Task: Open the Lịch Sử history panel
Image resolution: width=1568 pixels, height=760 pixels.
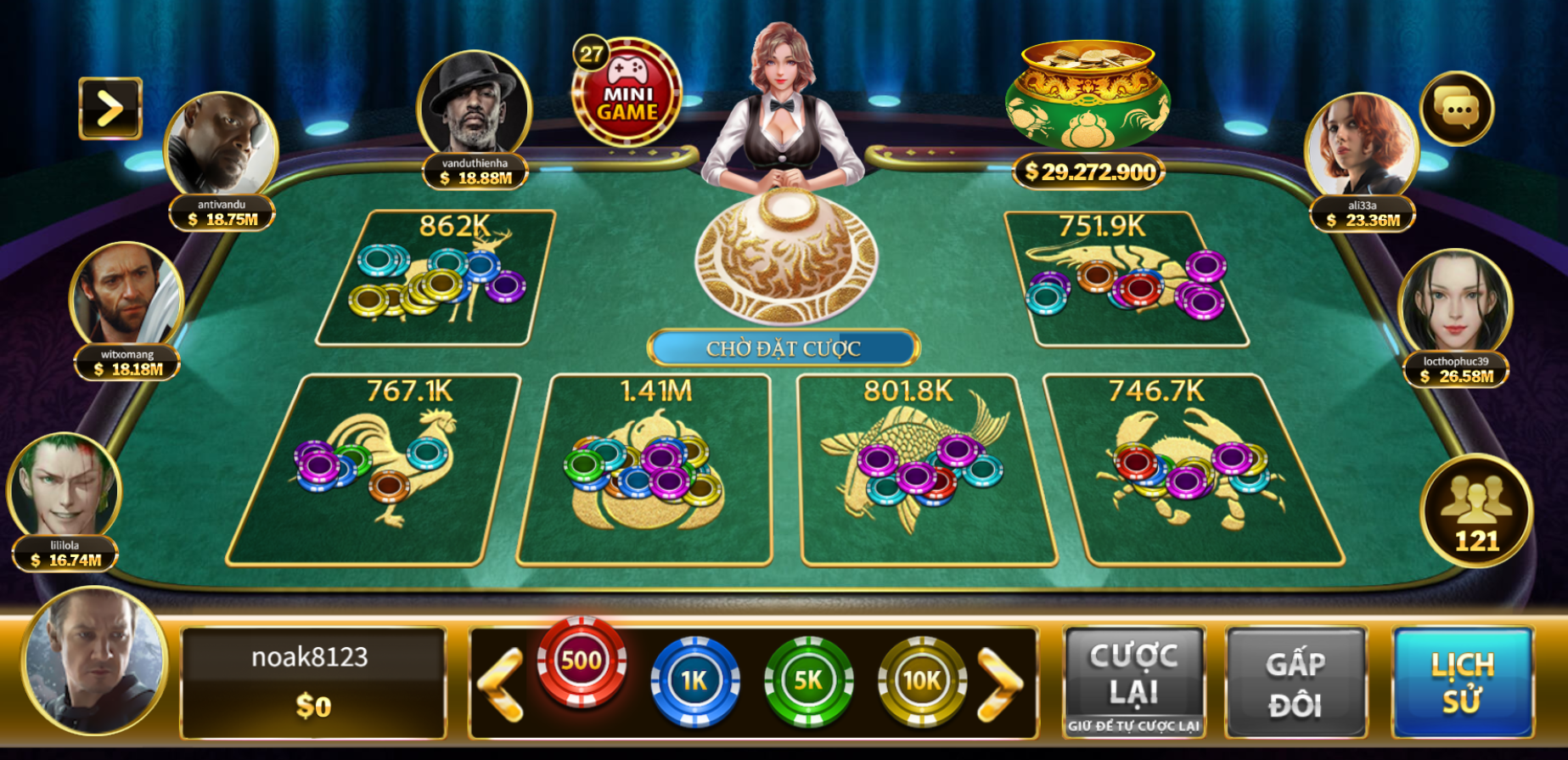Action: pyautogui.click(x=1462, y=683)
